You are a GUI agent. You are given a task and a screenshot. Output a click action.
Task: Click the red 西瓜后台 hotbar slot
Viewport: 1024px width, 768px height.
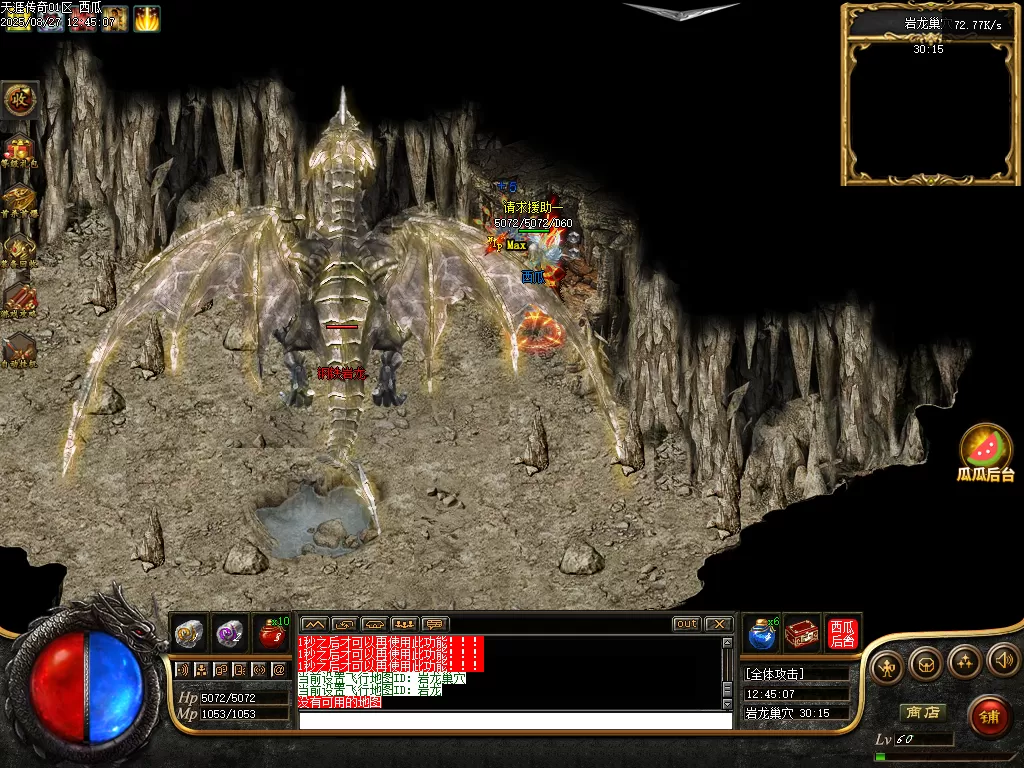coord(842,633)
